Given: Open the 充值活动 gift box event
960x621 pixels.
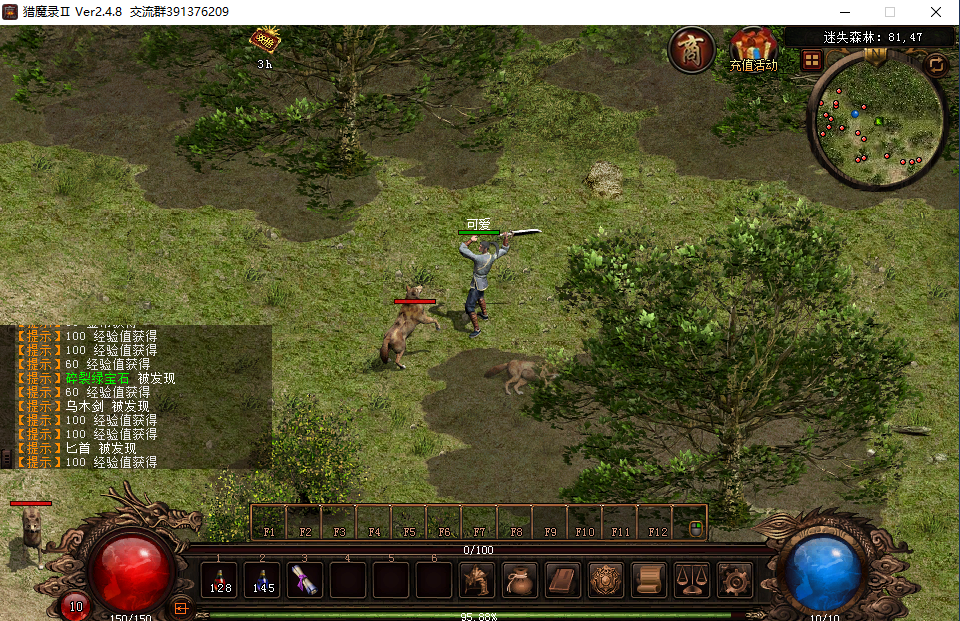Looking at the screenshot, I should [753, 47].
